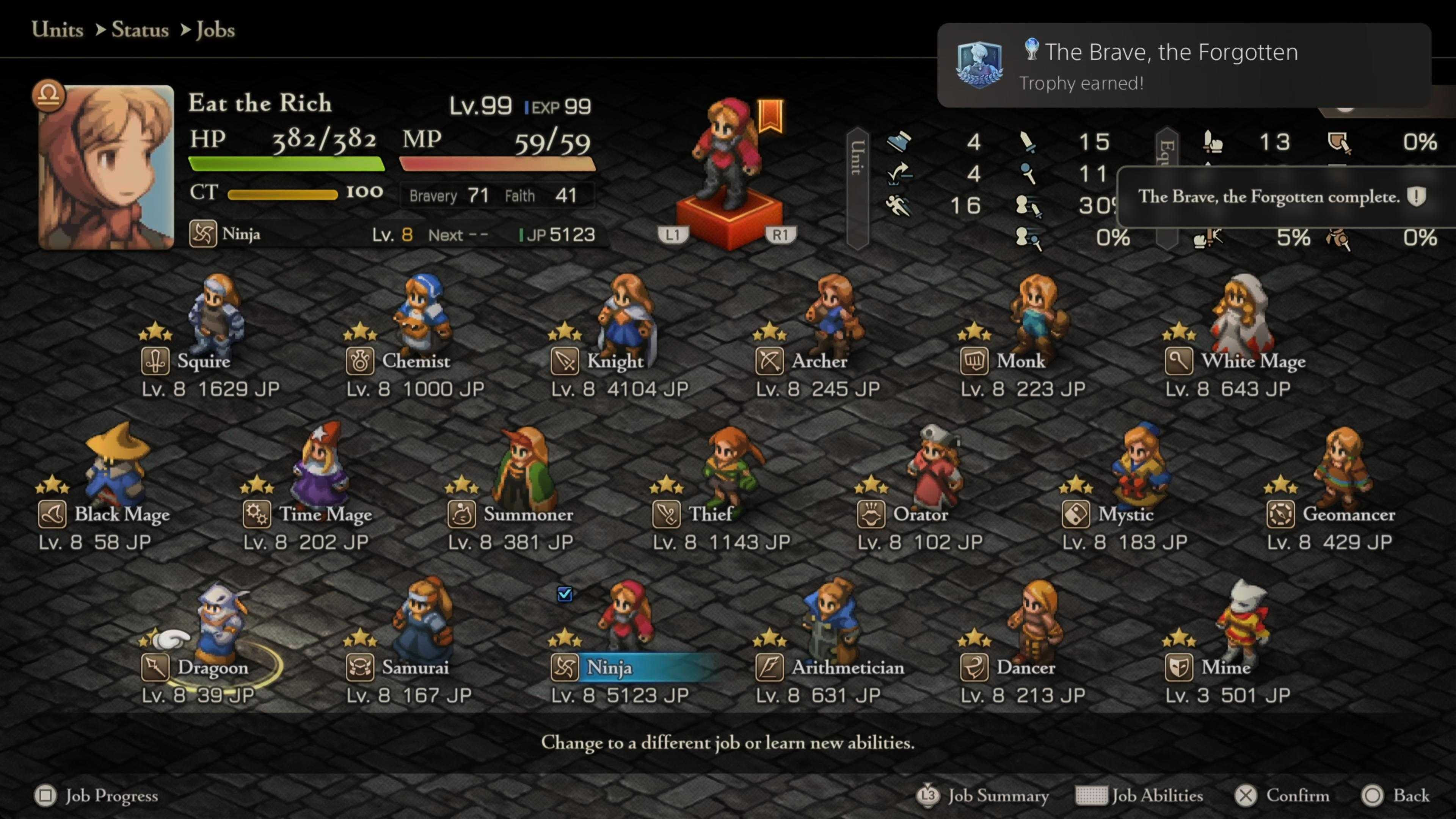Choose the White Mage job
The image size is (1456, 819).
click(1252, 361)
